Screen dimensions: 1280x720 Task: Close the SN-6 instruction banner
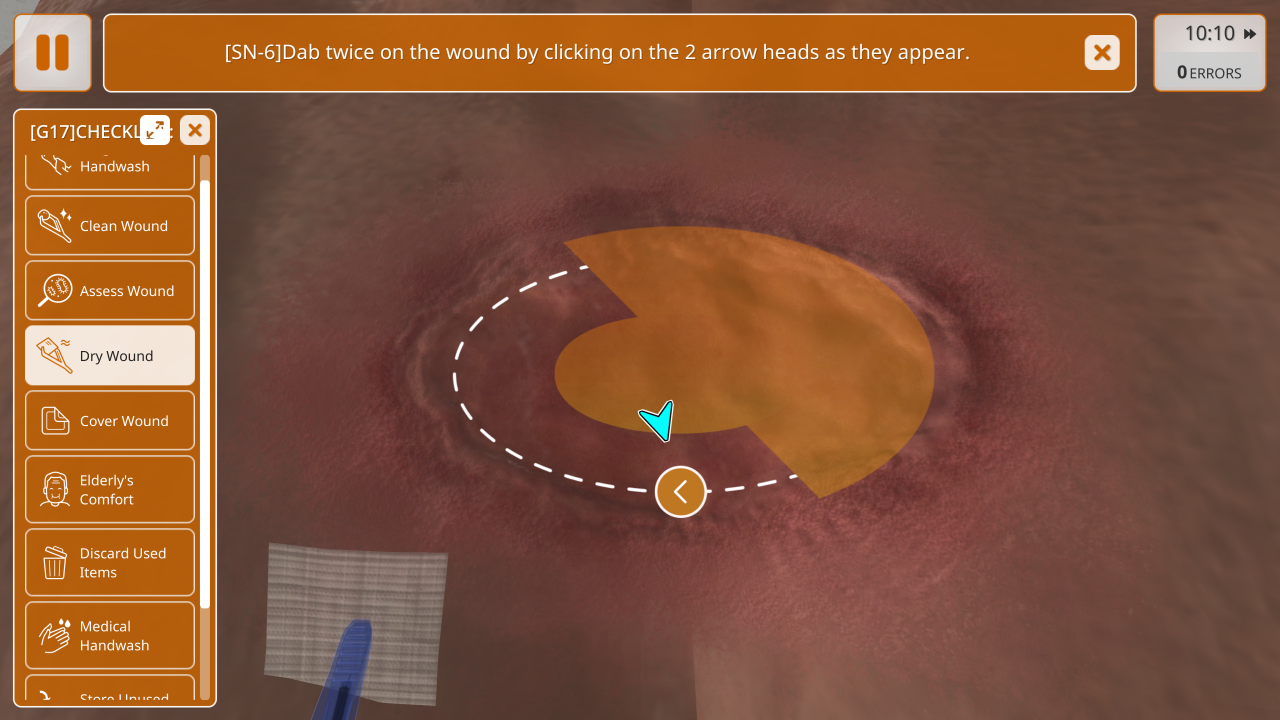(1102, 53)
